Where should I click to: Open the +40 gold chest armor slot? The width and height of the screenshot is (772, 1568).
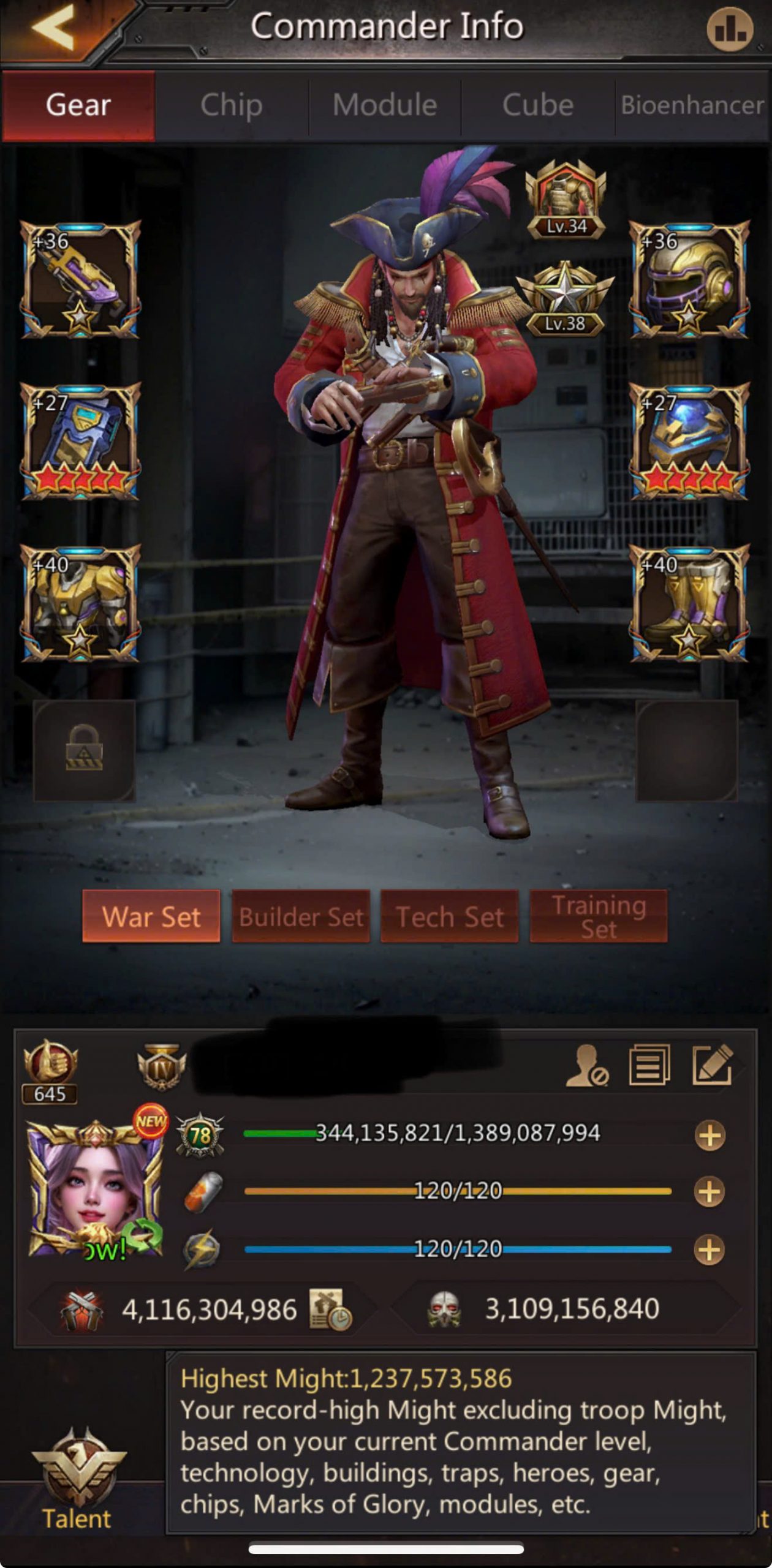pyautogui.click(x=80, y=603)
